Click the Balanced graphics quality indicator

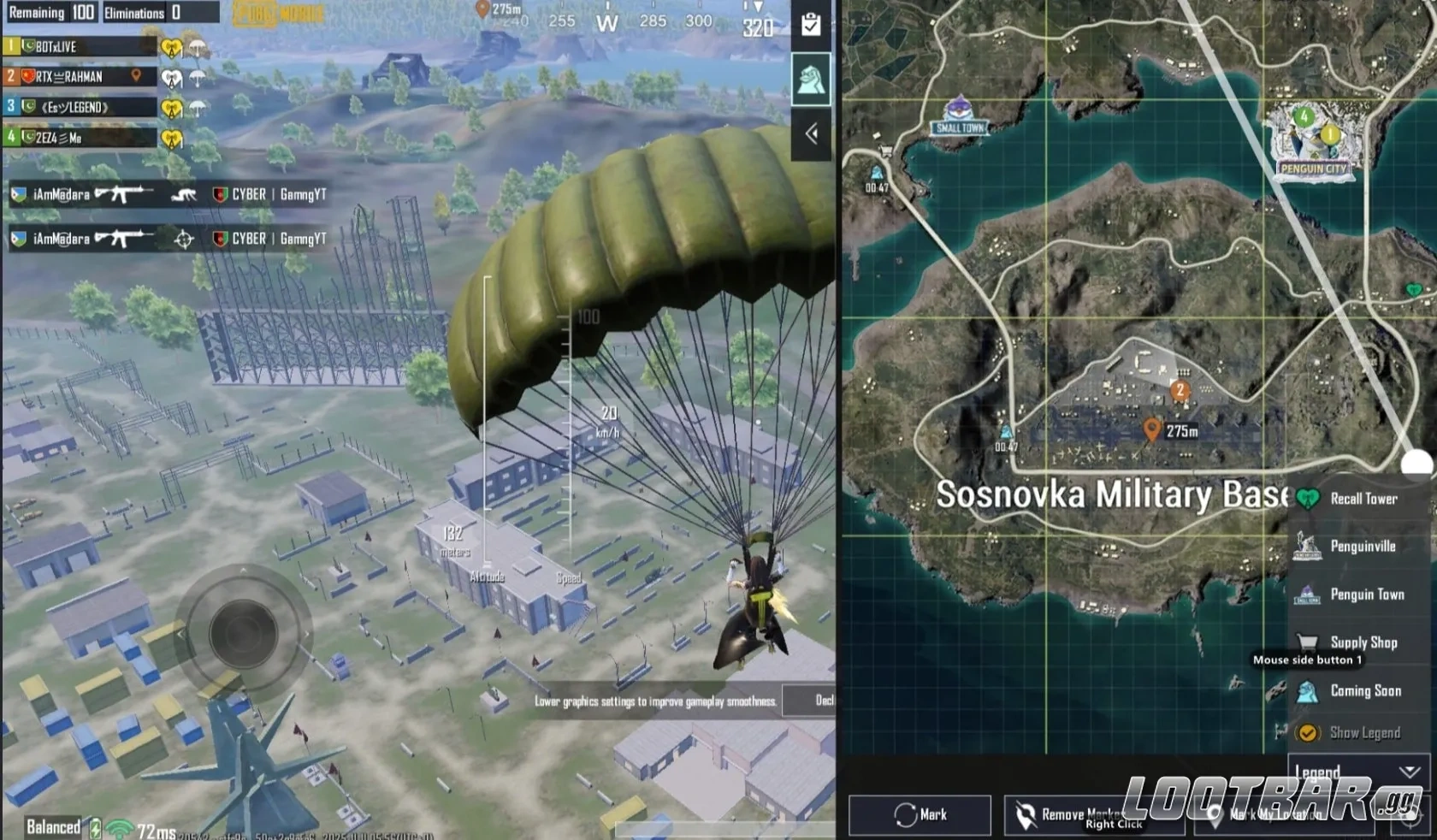click(53, 827)
